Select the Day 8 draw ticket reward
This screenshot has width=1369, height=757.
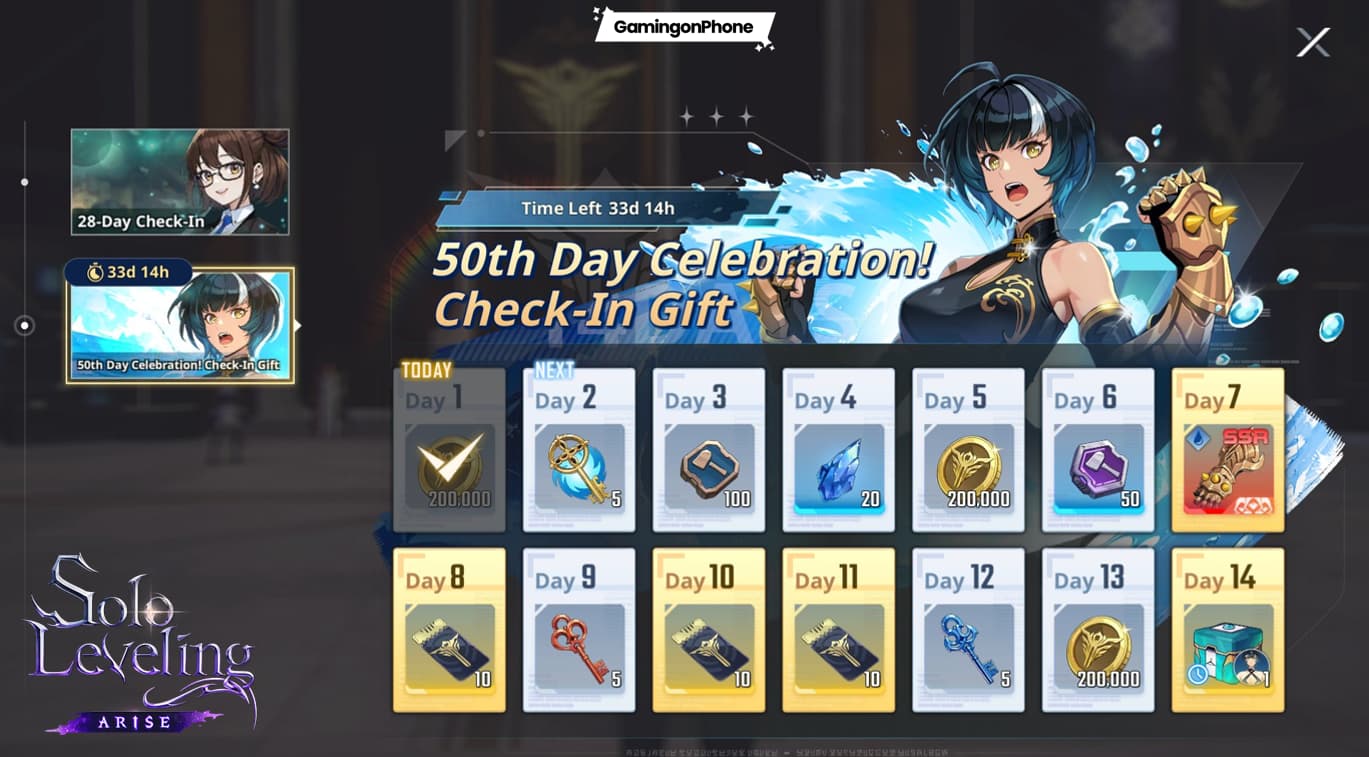(449, 645)
